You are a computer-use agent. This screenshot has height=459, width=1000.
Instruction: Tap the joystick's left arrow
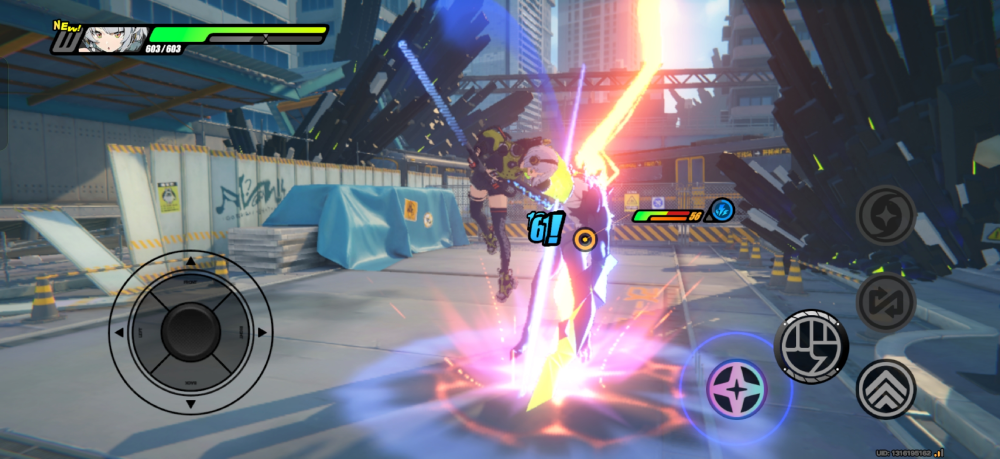coord(119,332)
